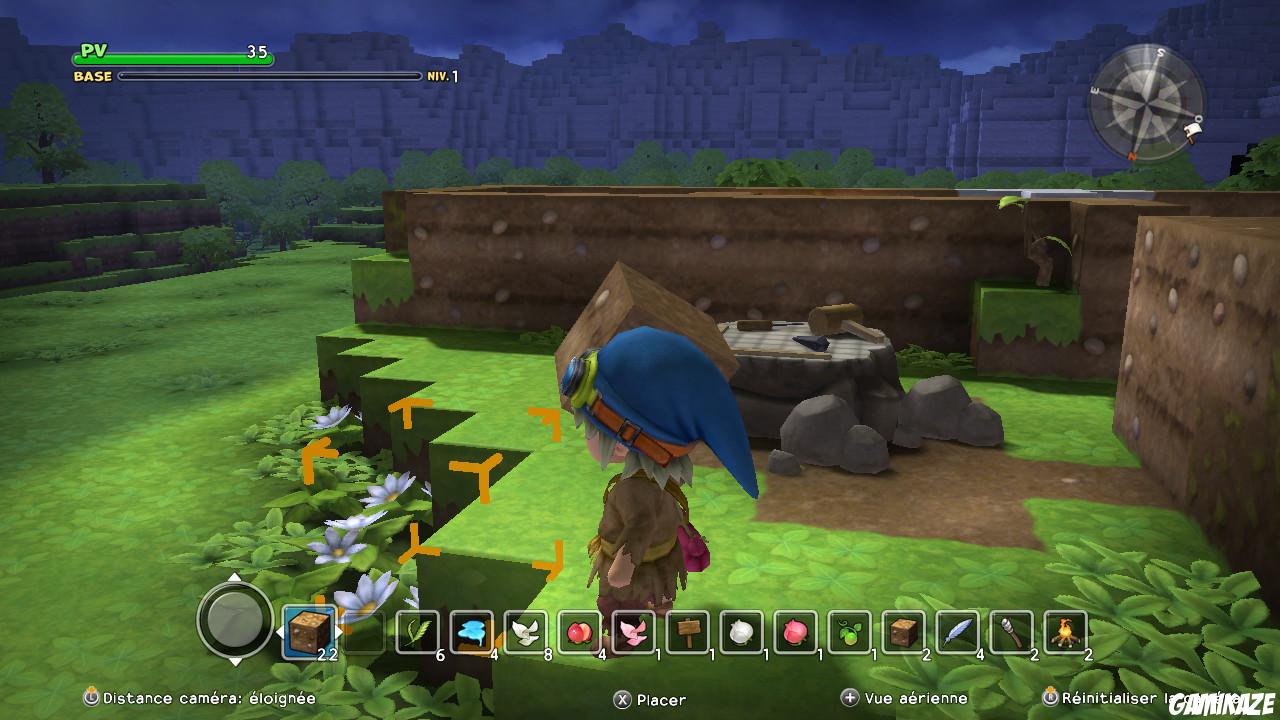The height and width of the screenshot is (720, 1280).
Task: Select the green herb item slot
Action: point(419,630)
